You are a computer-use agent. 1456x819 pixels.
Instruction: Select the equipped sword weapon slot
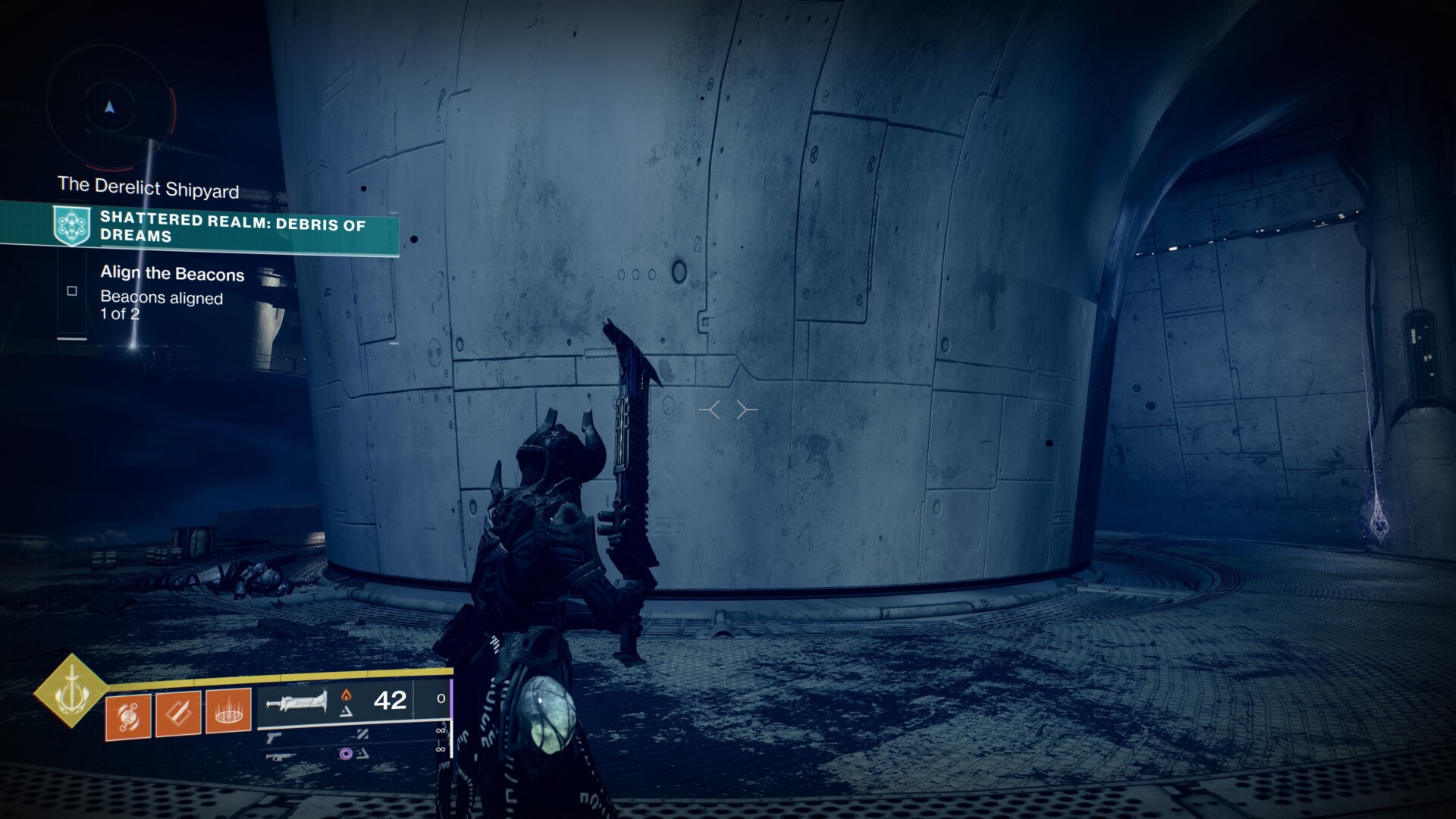pyautogui.click(x=297, y=701)
